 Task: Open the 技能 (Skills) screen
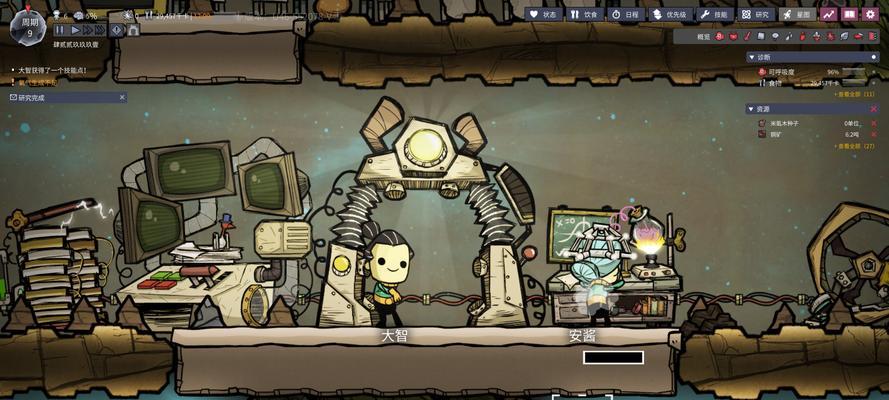714,15
